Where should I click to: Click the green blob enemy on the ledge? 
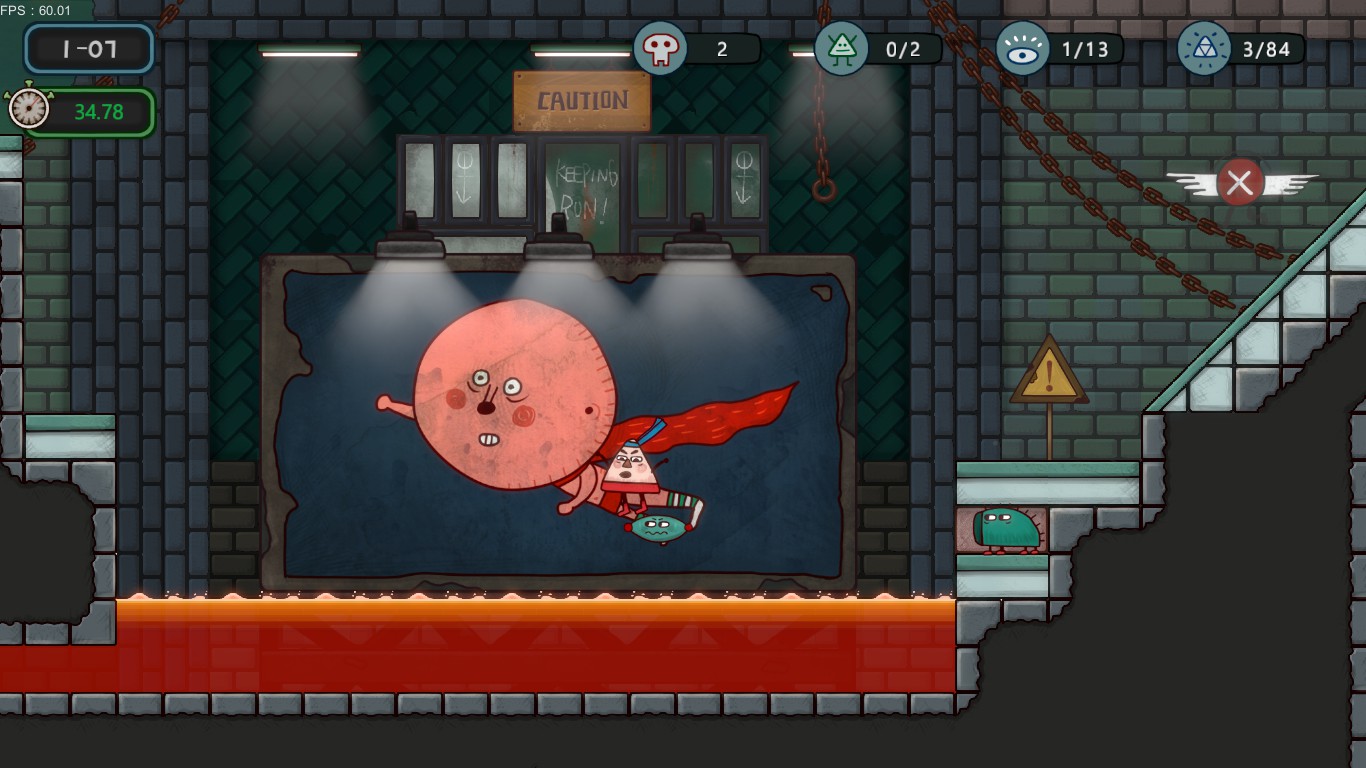tap(1005, 527)
